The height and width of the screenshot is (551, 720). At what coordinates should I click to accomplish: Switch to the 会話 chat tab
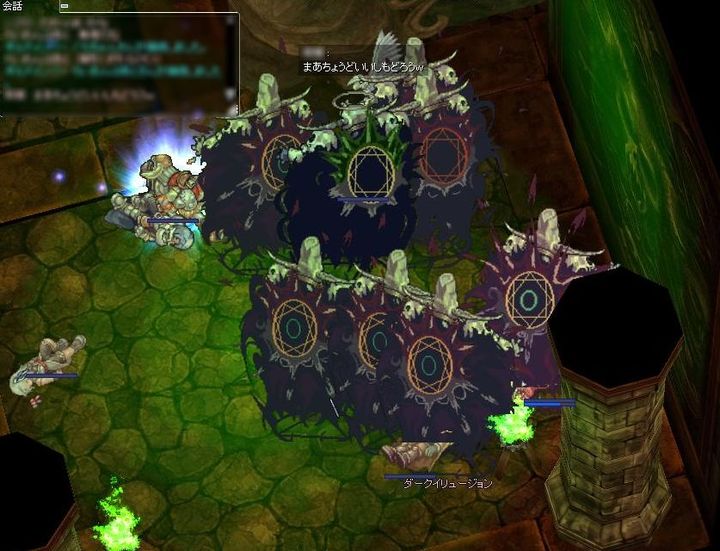[14, 6]
